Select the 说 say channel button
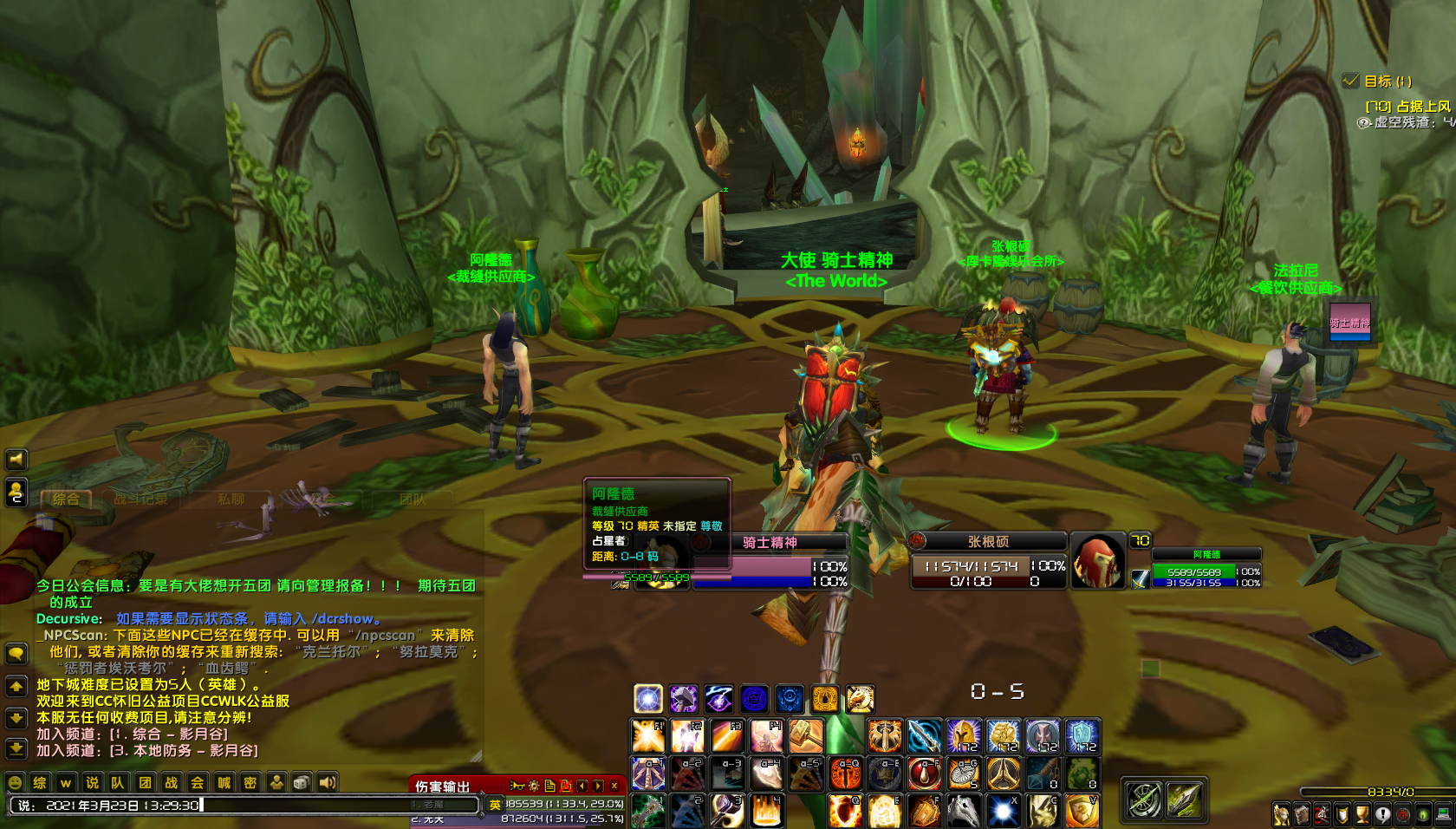The width and height of the screenshot is (1456, 829). 92,783
